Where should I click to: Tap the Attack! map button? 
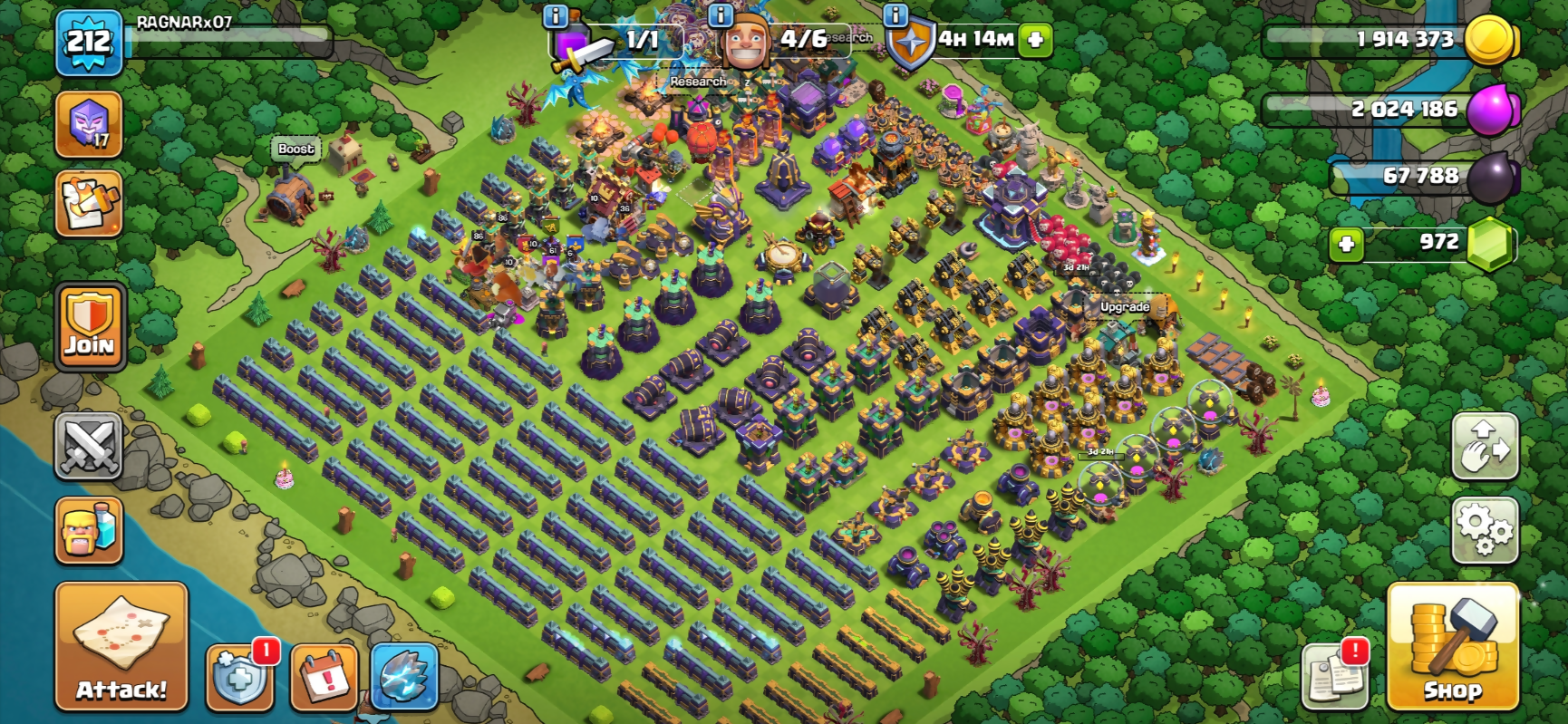click(x=121, y=645)
